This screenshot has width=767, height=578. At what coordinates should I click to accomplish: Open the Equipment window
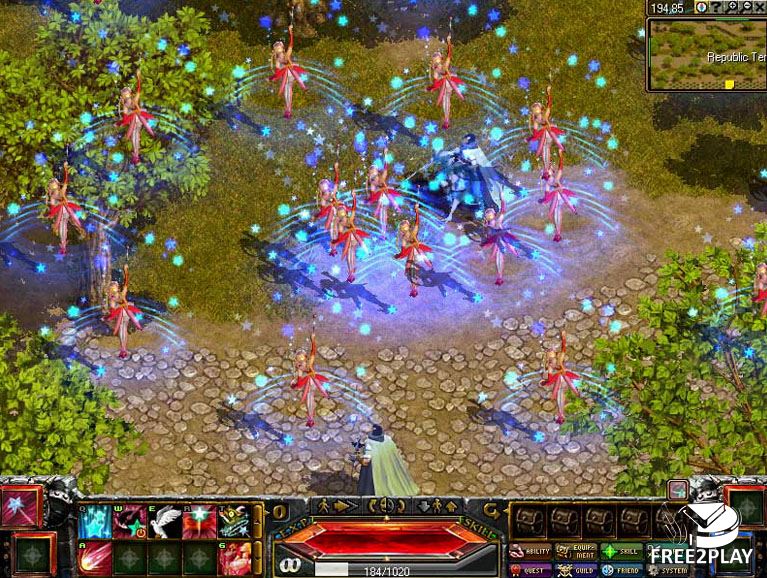576,551
